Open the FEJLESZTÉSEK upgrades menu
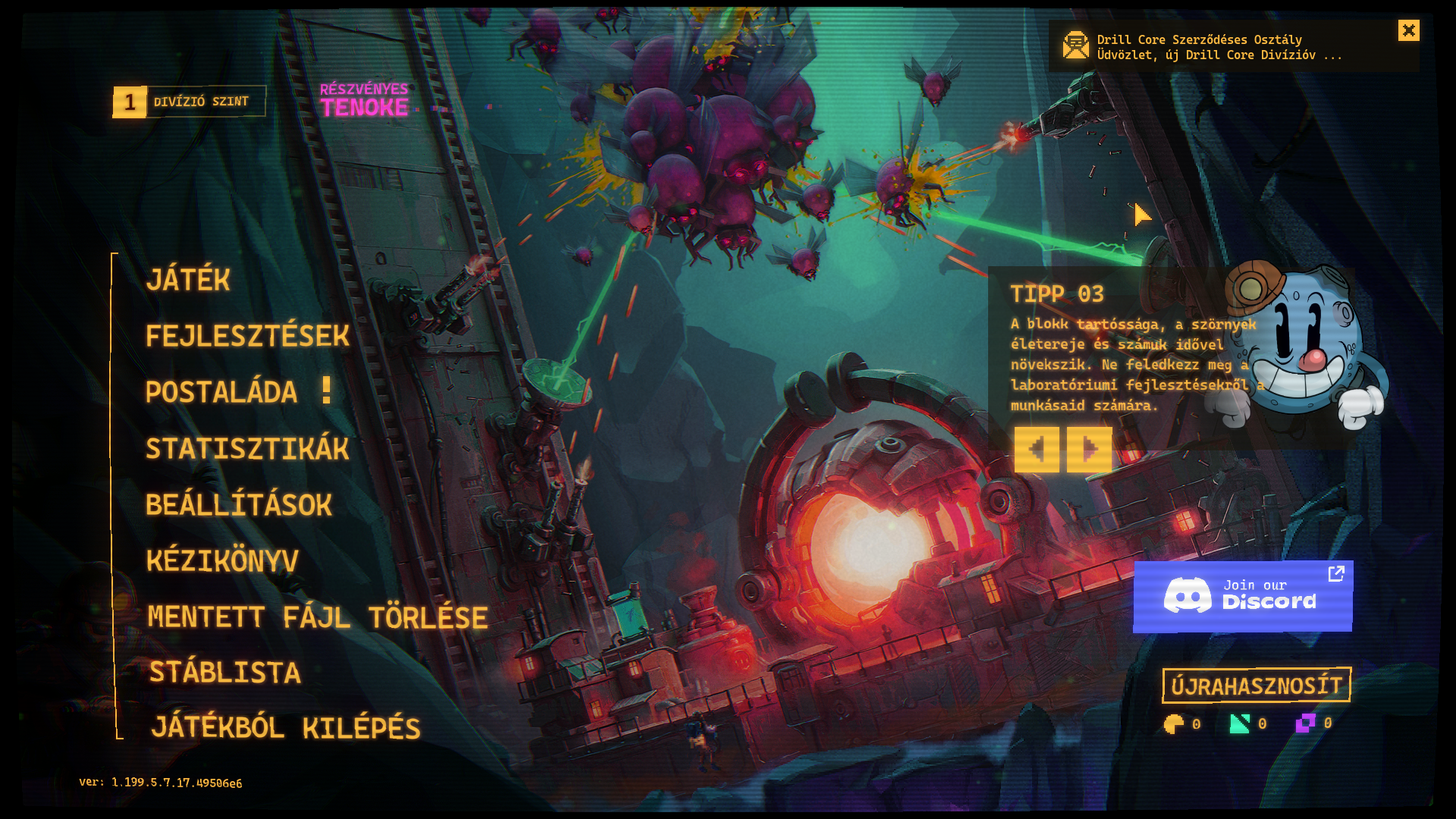 coord(247,336)
